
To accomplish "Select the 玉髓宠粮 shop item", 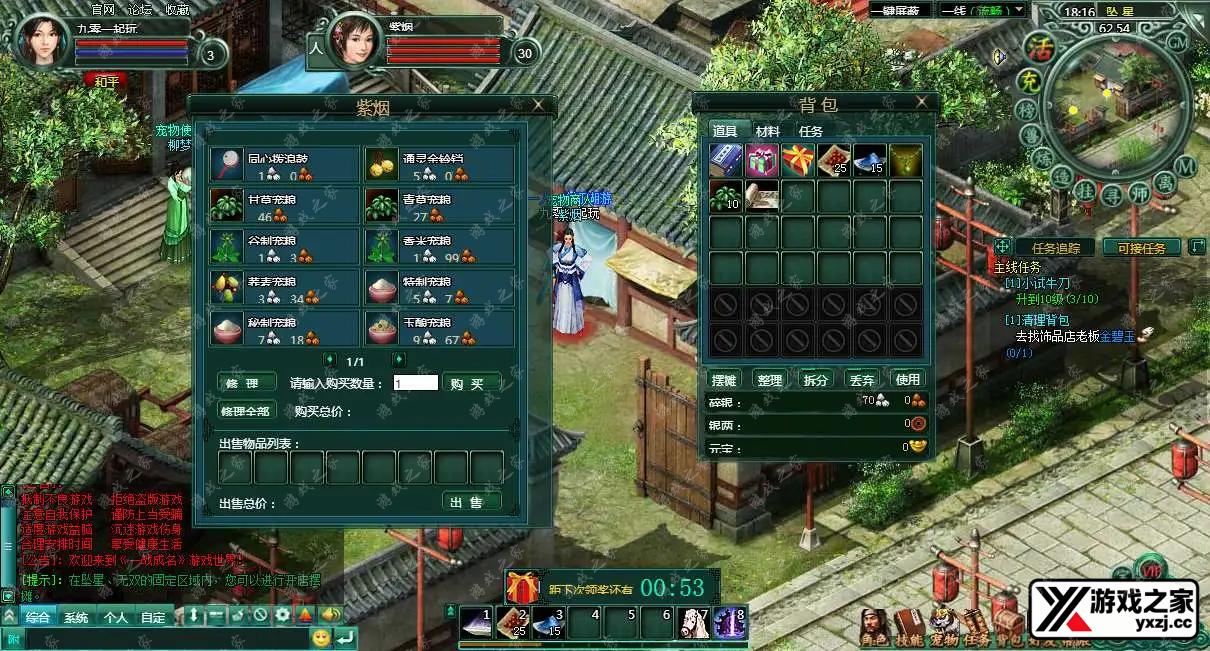I will [x=440, y=329].
